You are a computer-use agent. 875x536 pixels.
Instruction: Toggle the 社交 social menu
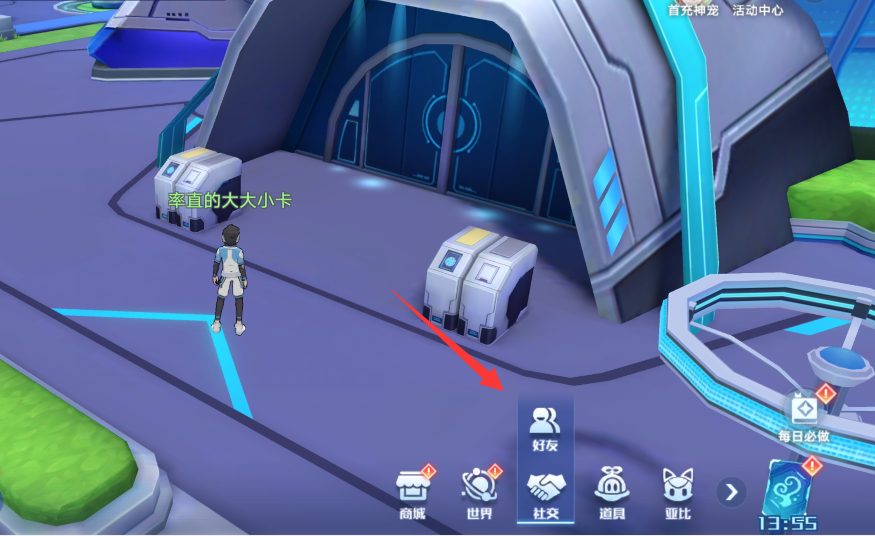click(x=545, y=494)
